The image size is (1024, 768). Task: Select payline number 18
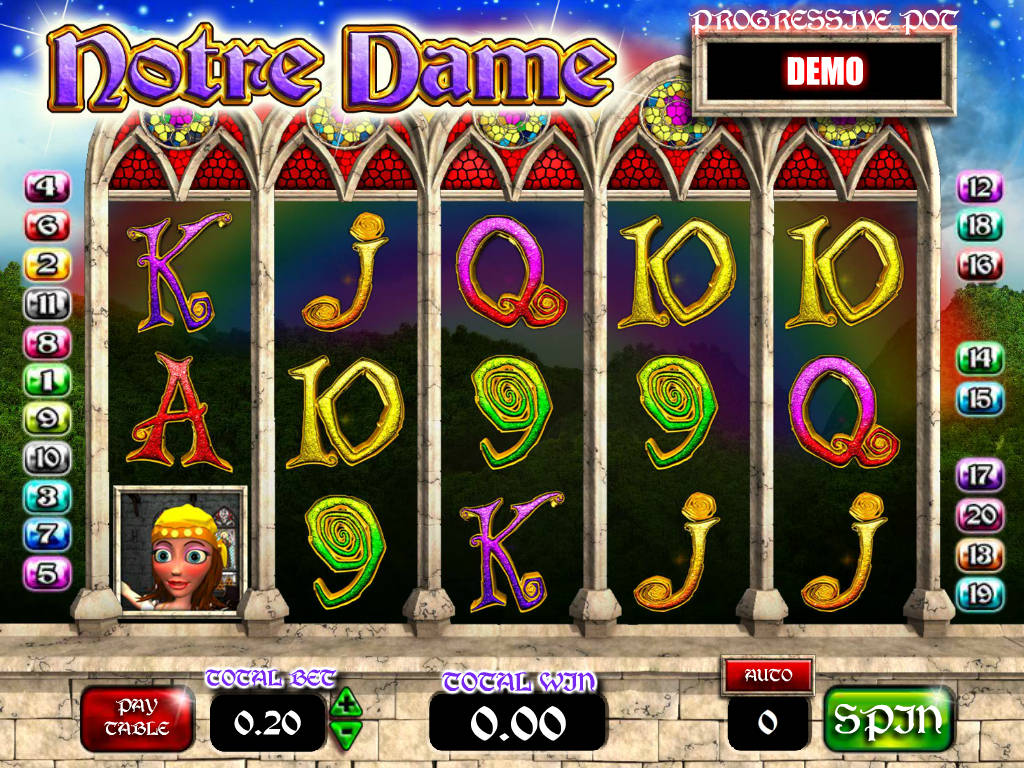tap(979, 226)
